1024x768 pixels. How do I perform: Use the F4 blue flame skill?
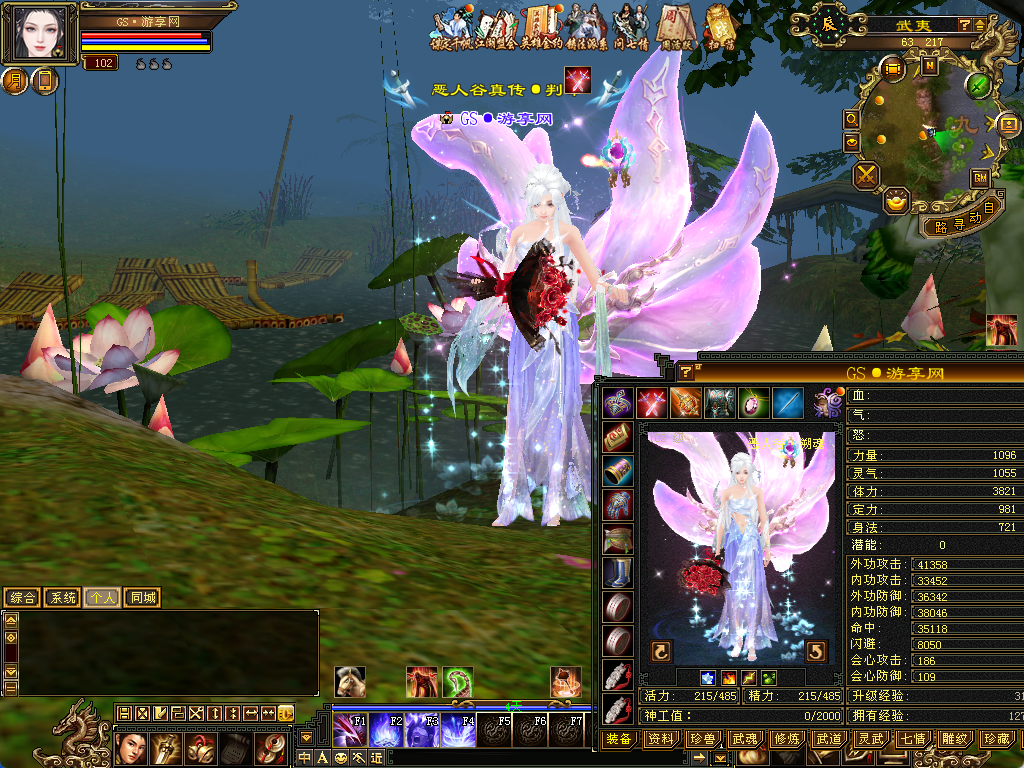click(x=459, y=730)
